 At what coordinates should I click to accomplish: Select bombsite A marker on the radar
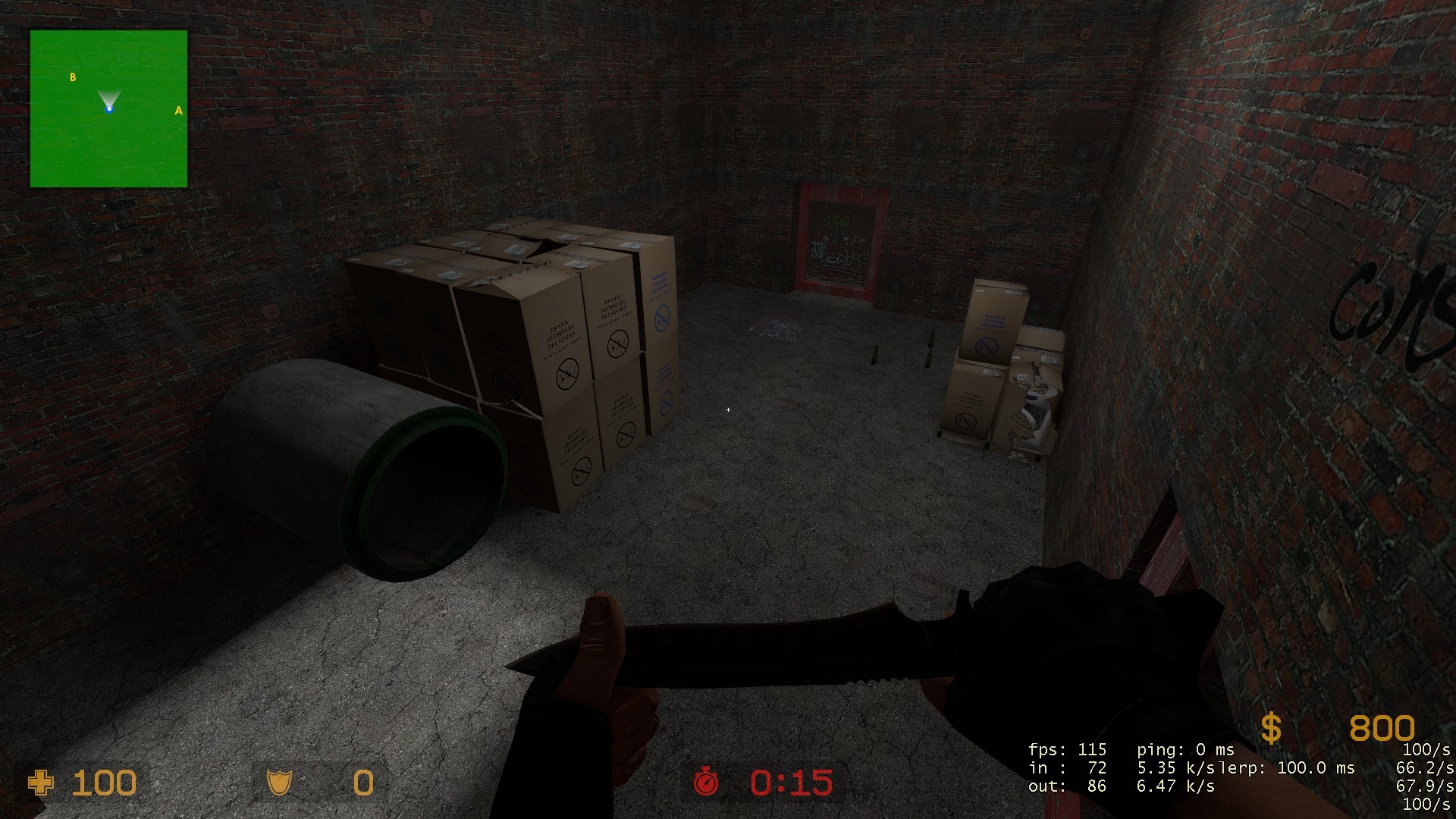pyautogui.click(x=178, y=111)
